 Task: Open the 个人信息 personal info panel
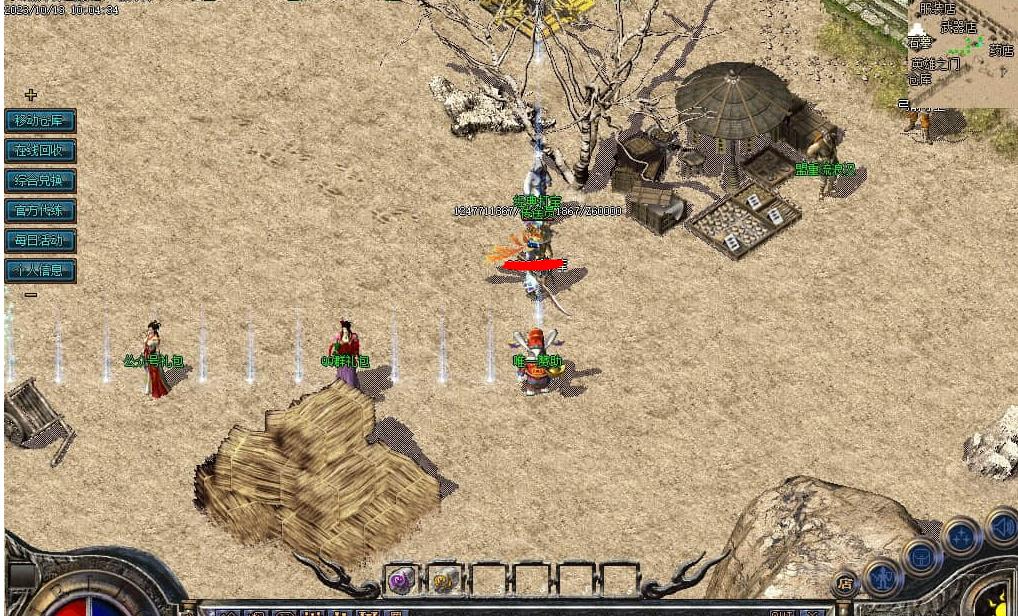[x=40, y=270]
